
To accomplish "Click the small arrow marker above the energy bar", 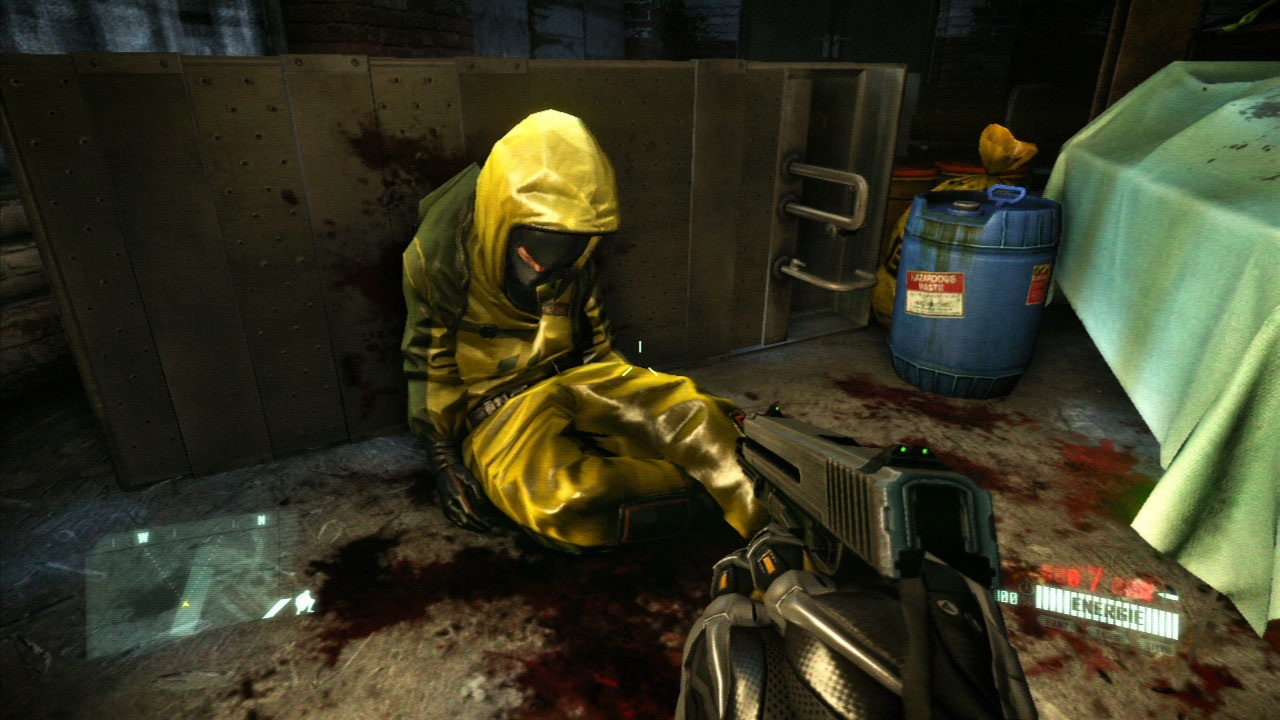I will click(1167, 594).
